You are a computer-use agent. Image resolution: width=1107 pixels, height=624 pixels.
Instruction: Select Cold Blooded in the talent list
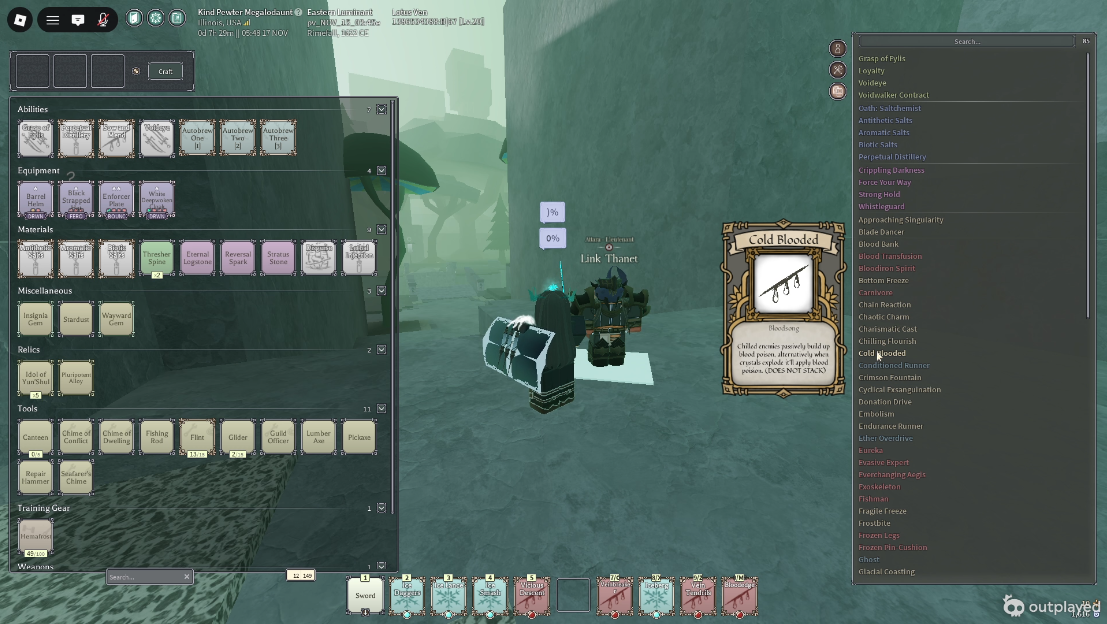[x=882, y=353]
